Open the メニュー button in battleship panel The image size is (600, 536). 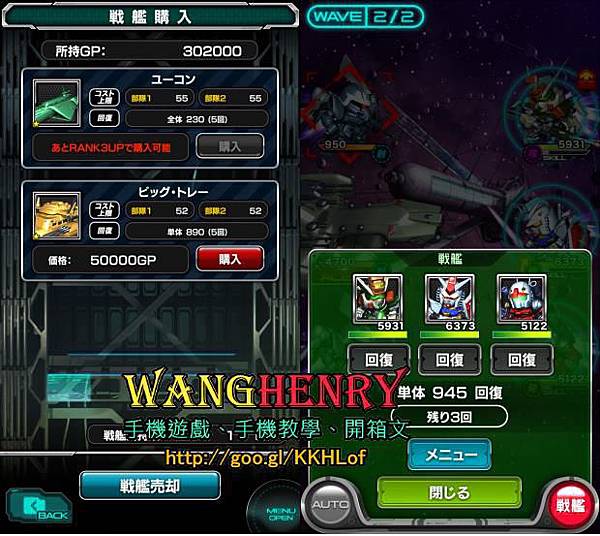(449, 454)
